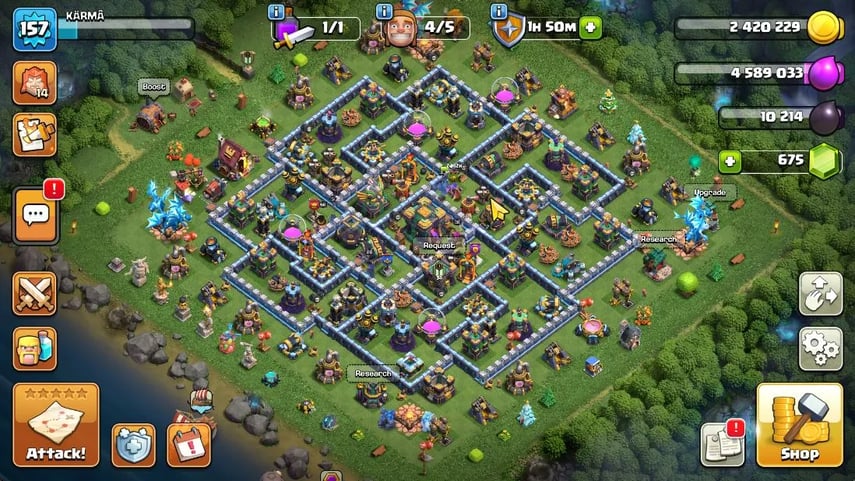Show info for the 1/1 sword counter
The image size is (855, 481).
pyautogui.click(x=276, y=11)
